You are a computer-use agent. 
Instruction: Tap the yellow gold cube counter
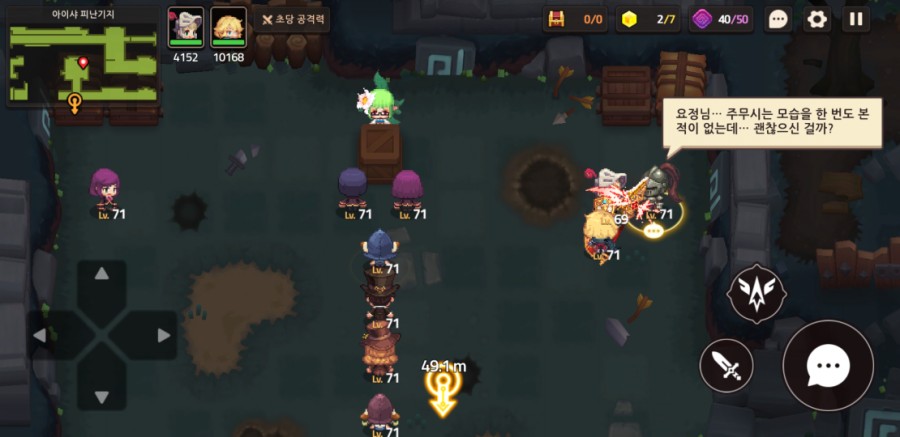629,19
